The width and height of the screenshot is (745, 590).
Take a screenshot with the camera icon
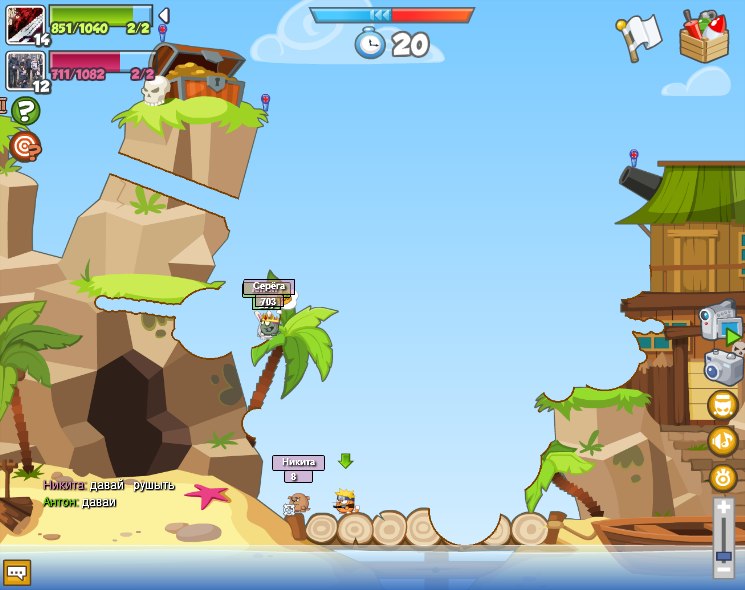point(723,367)
